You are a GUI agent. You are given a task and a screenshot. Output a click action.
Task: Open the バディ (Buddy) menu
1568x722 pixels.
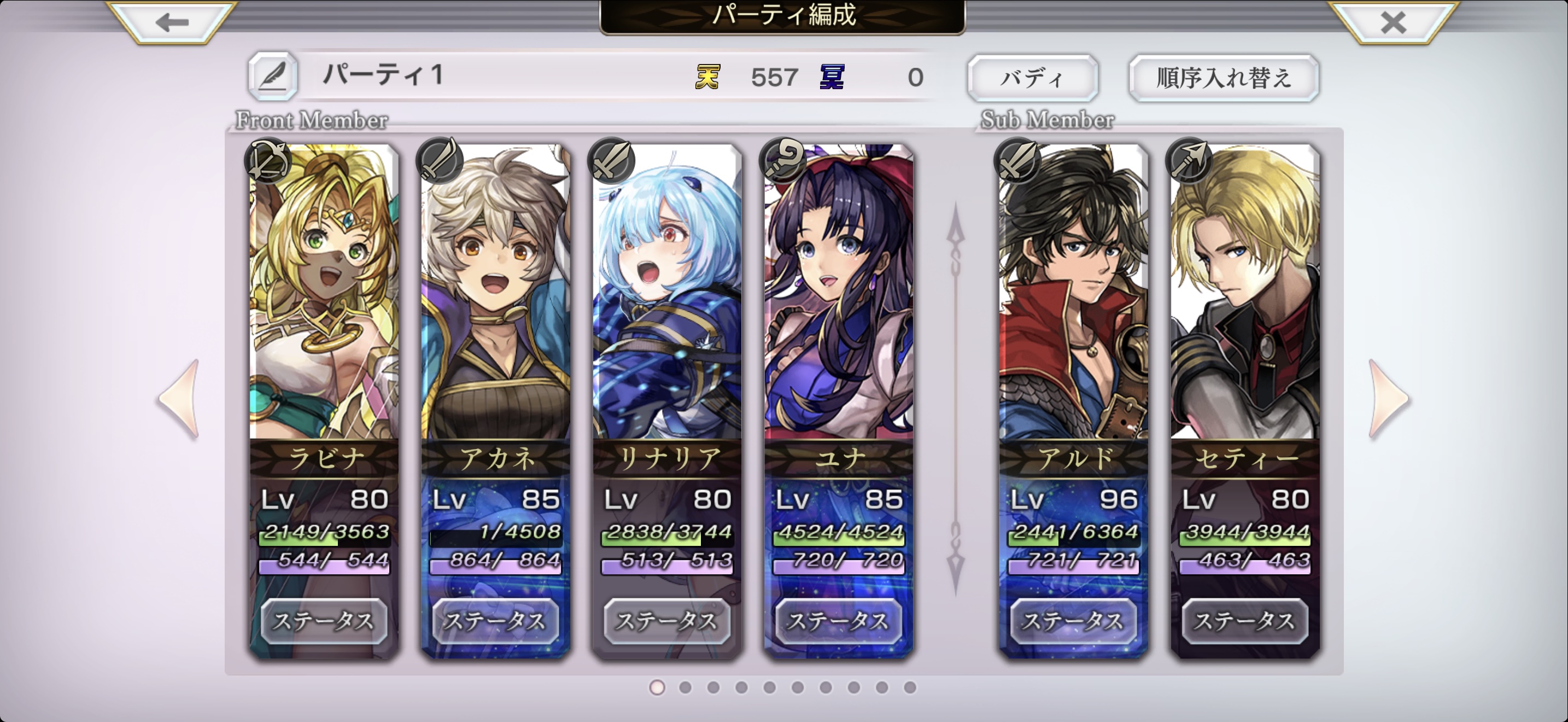pyautogui.click(x=1032, y=78)
